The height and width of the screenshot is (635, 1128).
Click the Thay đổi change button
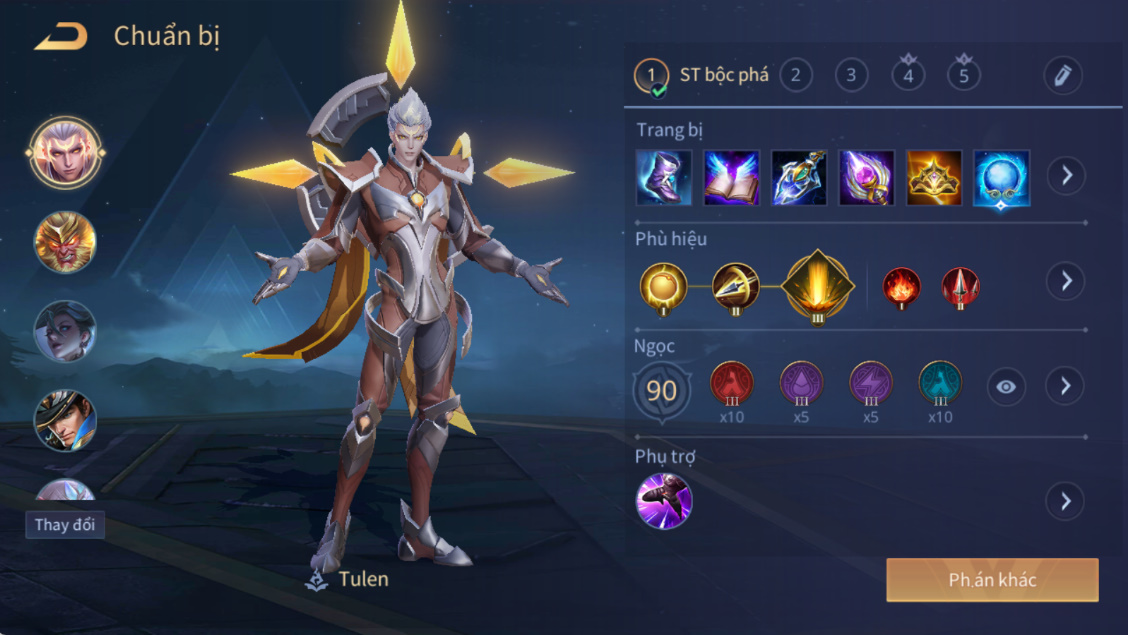pyautogui.click(x=65, y=525)
